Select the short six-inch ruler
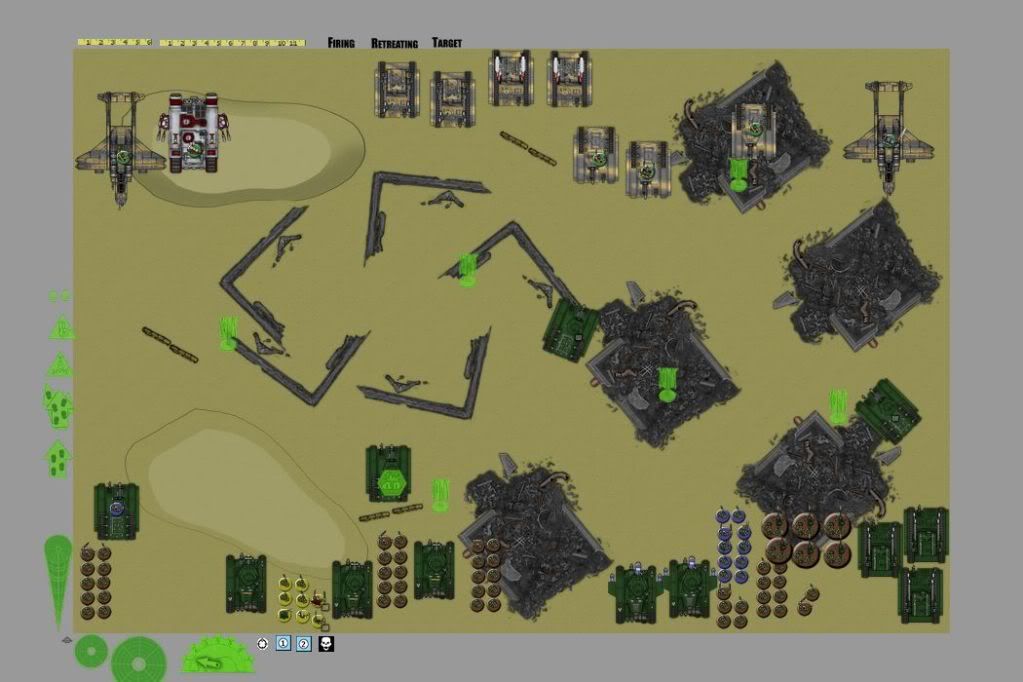 point(114,43)
